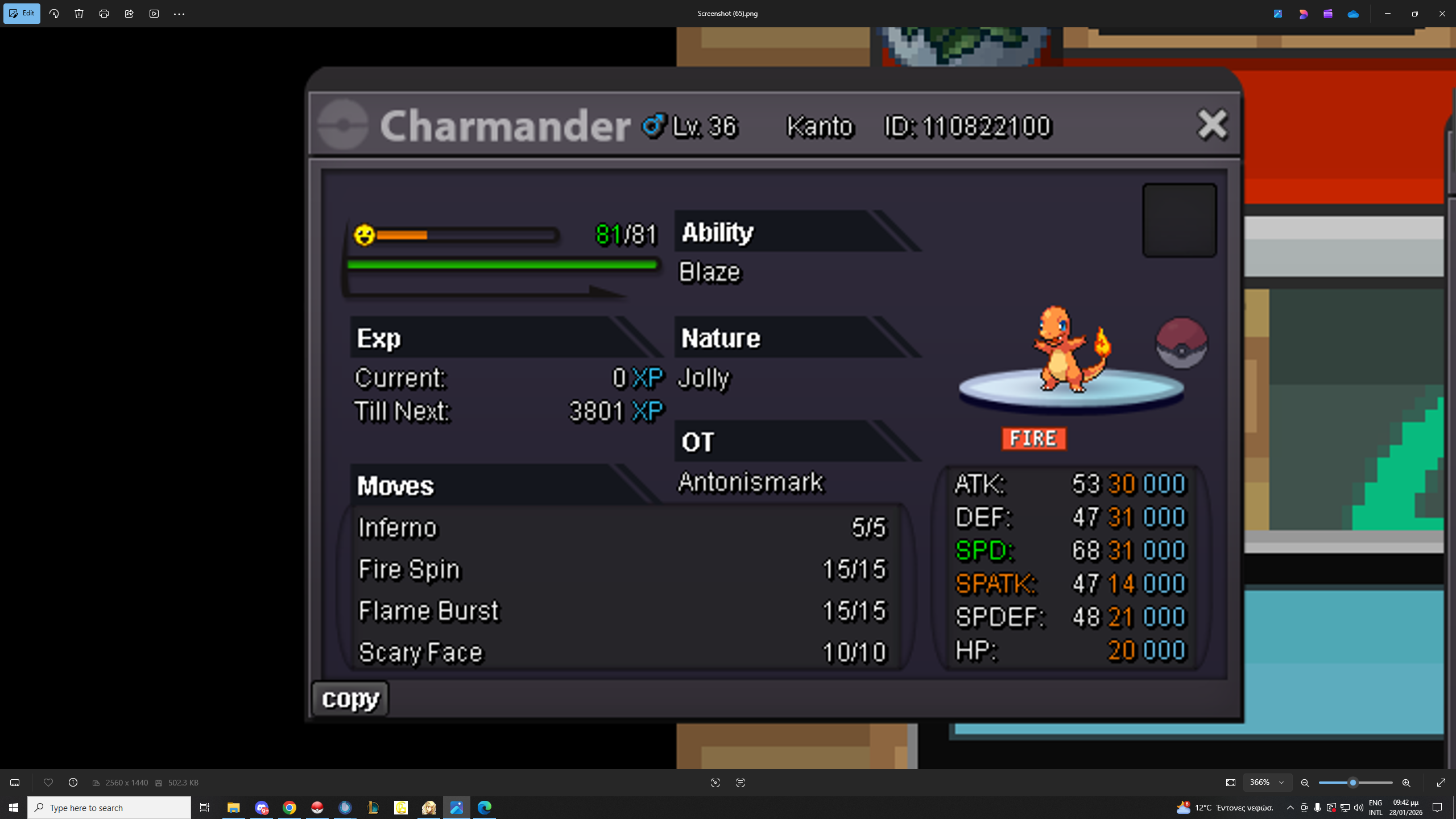Close the Charmander summary window
The image size is (1456, 819).
pos(1212,125)
